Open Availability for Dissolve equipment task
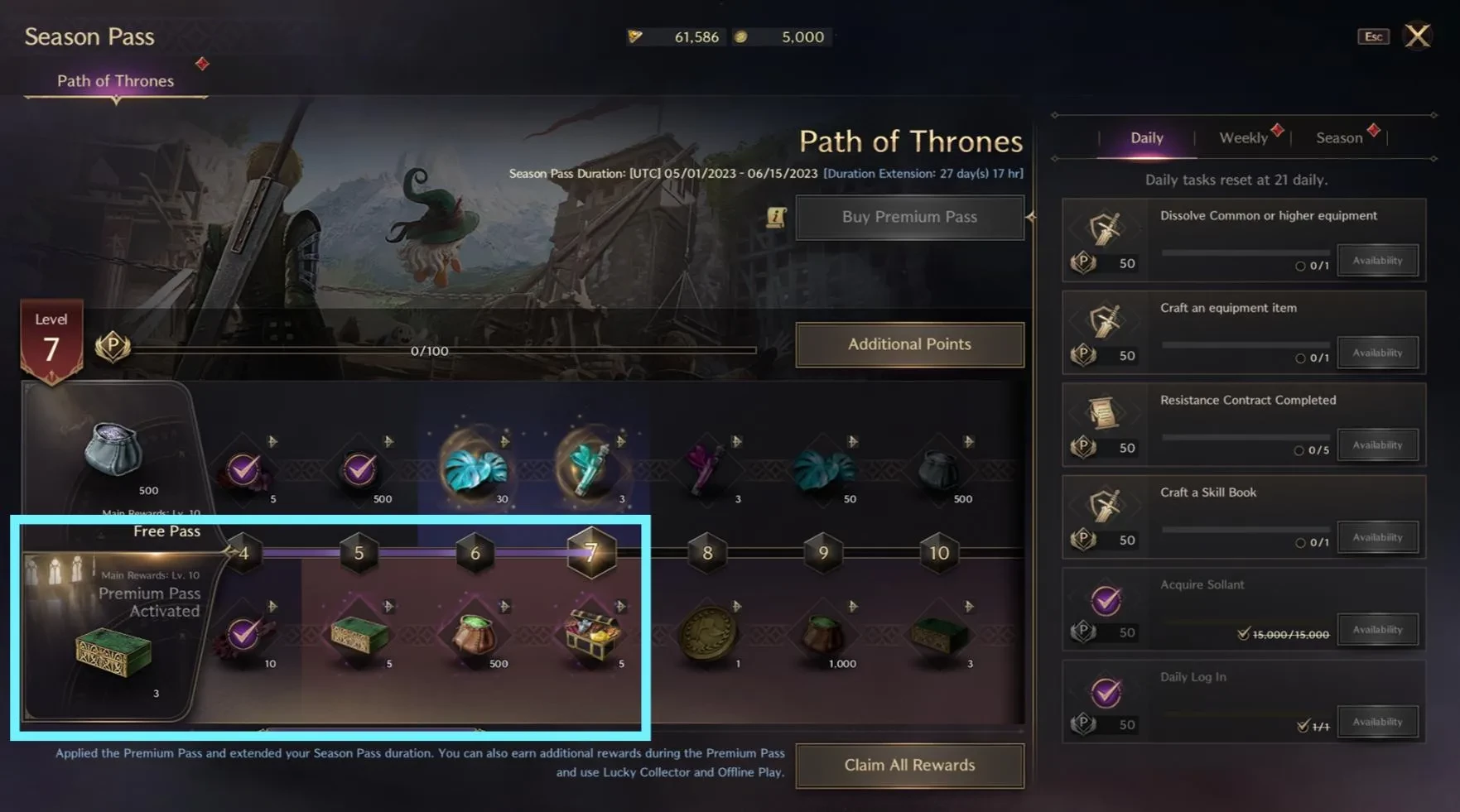Screen dimensions: 1460x812 [x=1377, y=261]
